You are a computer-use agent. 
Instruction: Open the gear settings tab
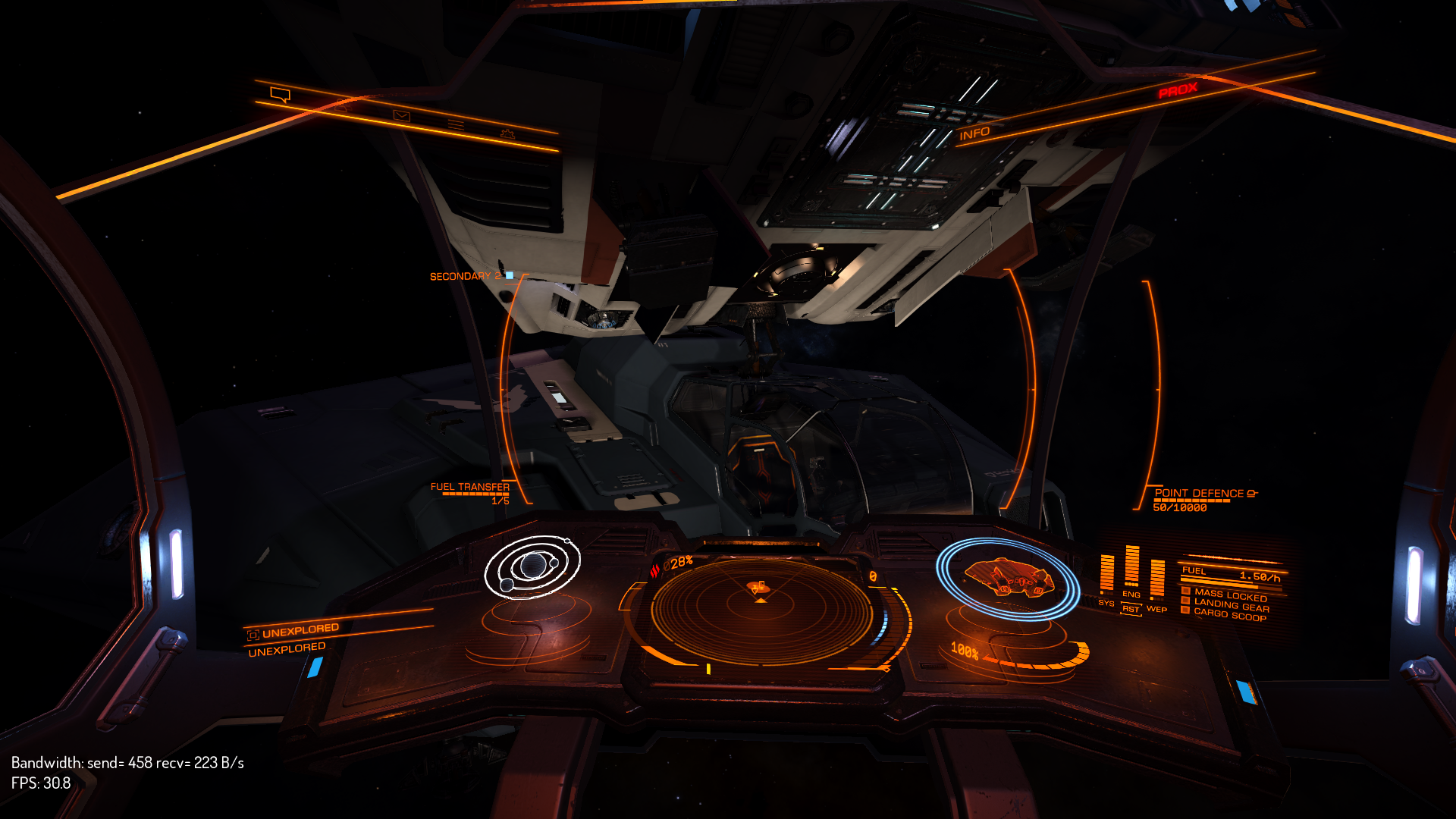pos(507,134)
